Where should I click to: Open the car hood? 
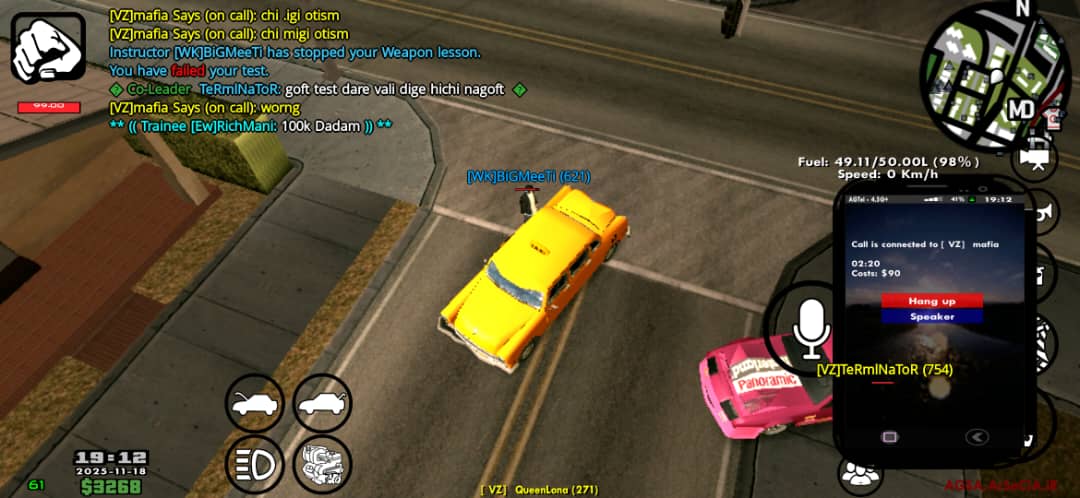254,404
